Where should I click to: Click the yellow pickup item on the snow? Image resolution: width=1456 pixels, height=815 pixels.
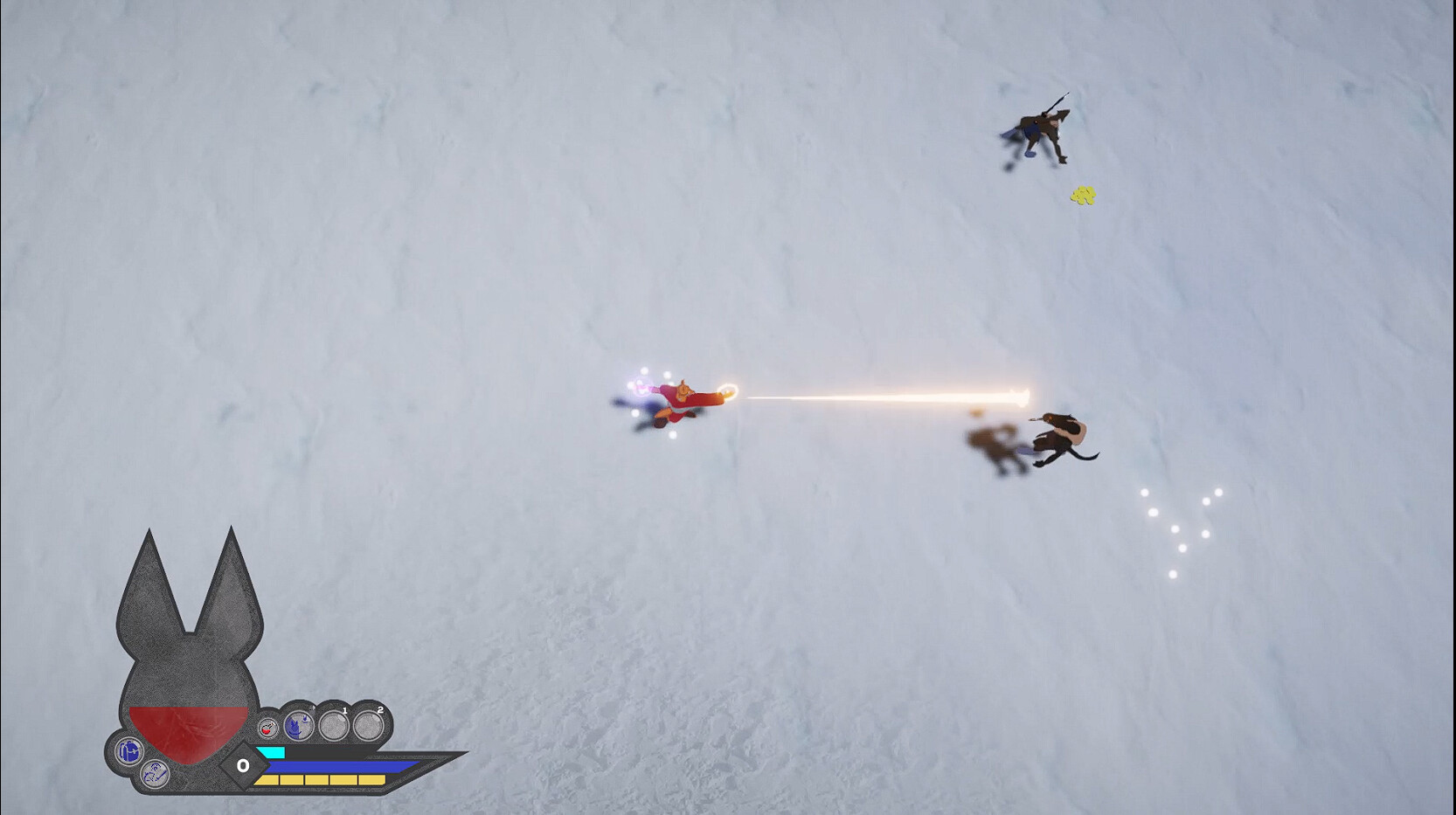(1084, 194)
